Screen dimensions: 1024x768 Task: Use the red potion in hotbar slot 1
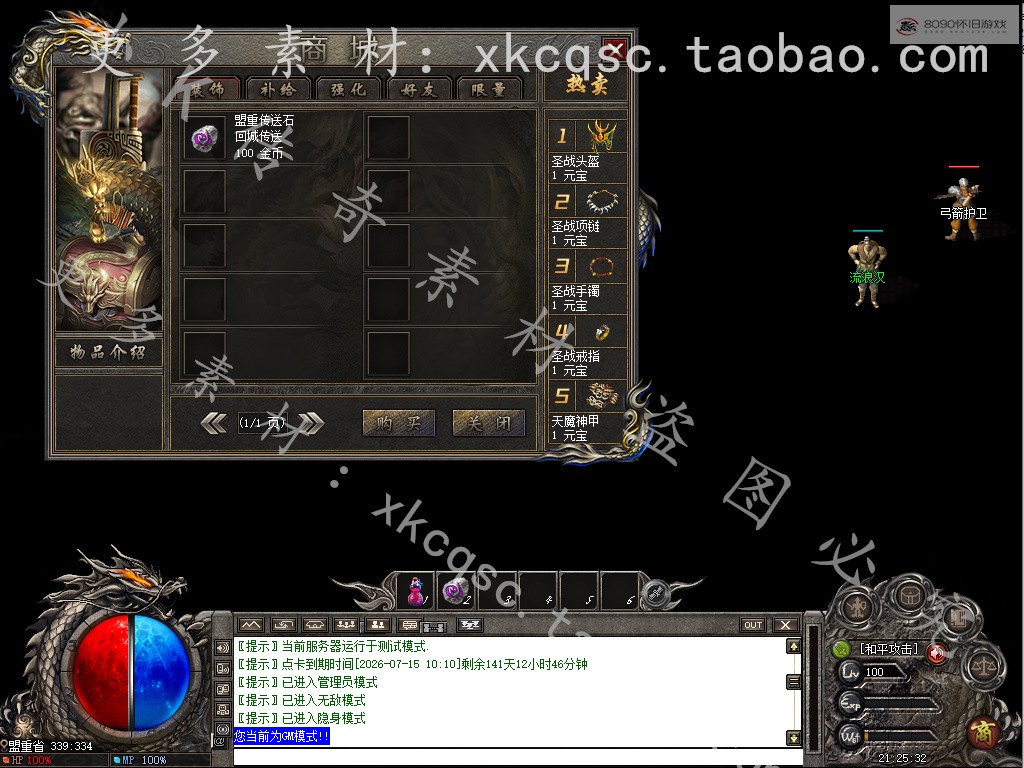tap(414, 592)
